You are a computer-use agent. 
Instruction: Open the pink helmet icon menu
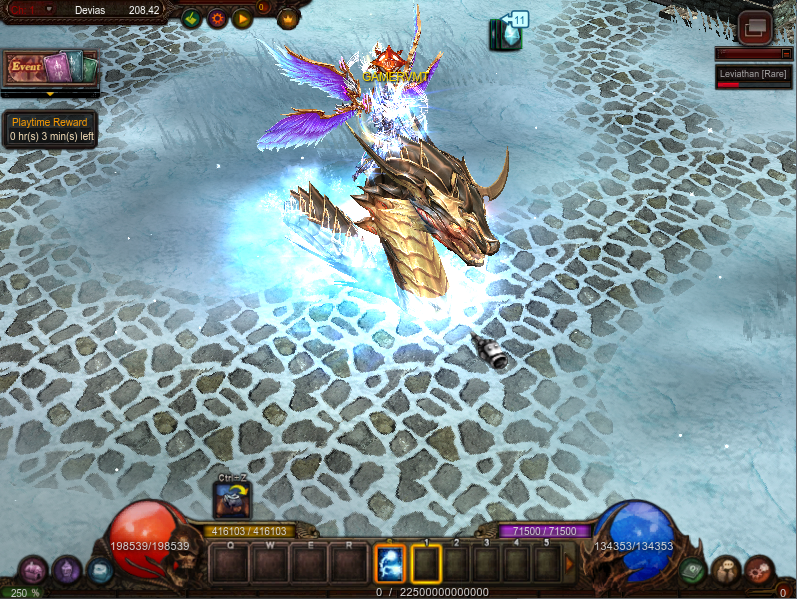(x=32, y=571)
